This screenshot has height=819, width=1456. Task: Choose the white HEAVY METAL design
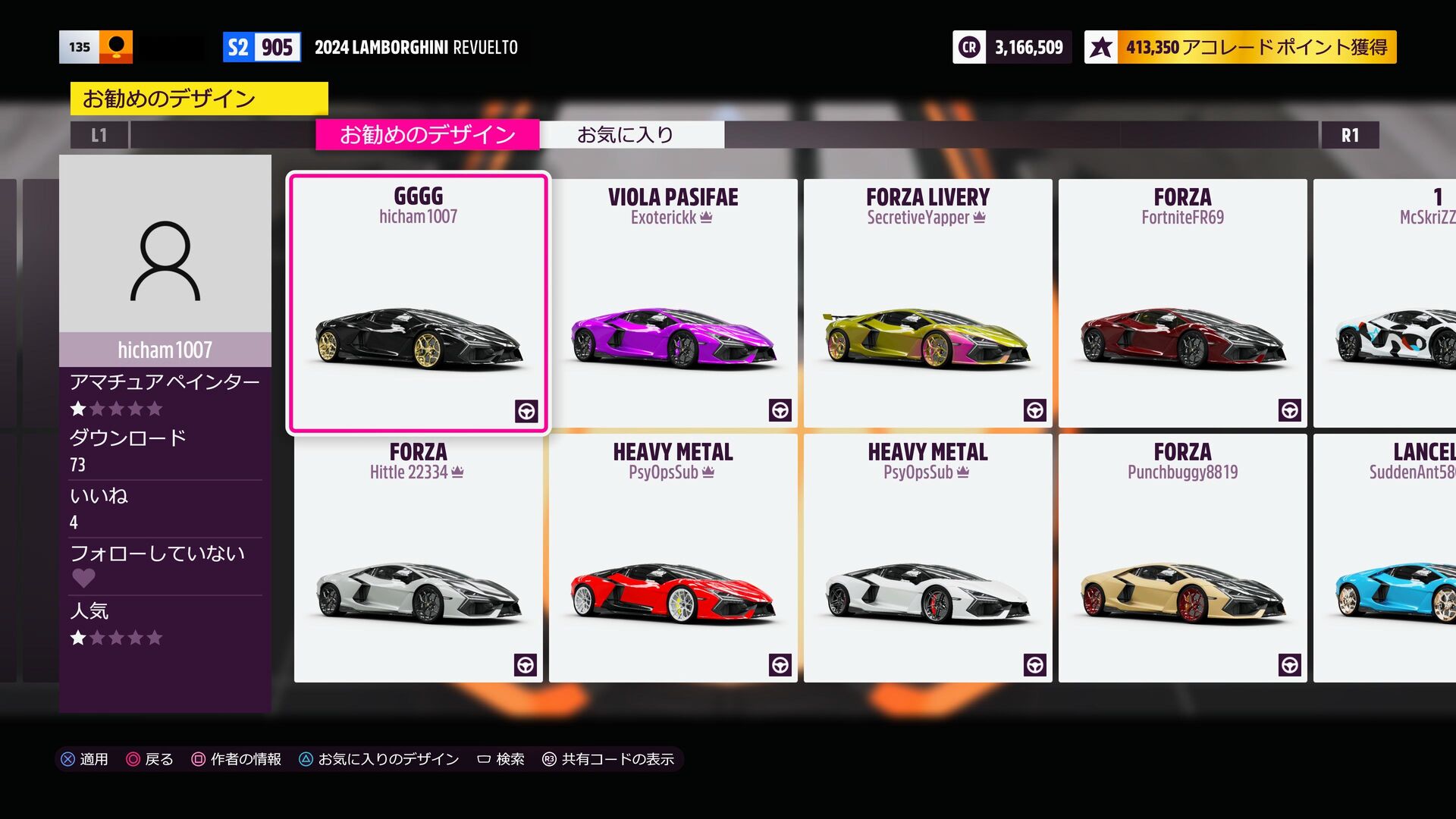927,558
